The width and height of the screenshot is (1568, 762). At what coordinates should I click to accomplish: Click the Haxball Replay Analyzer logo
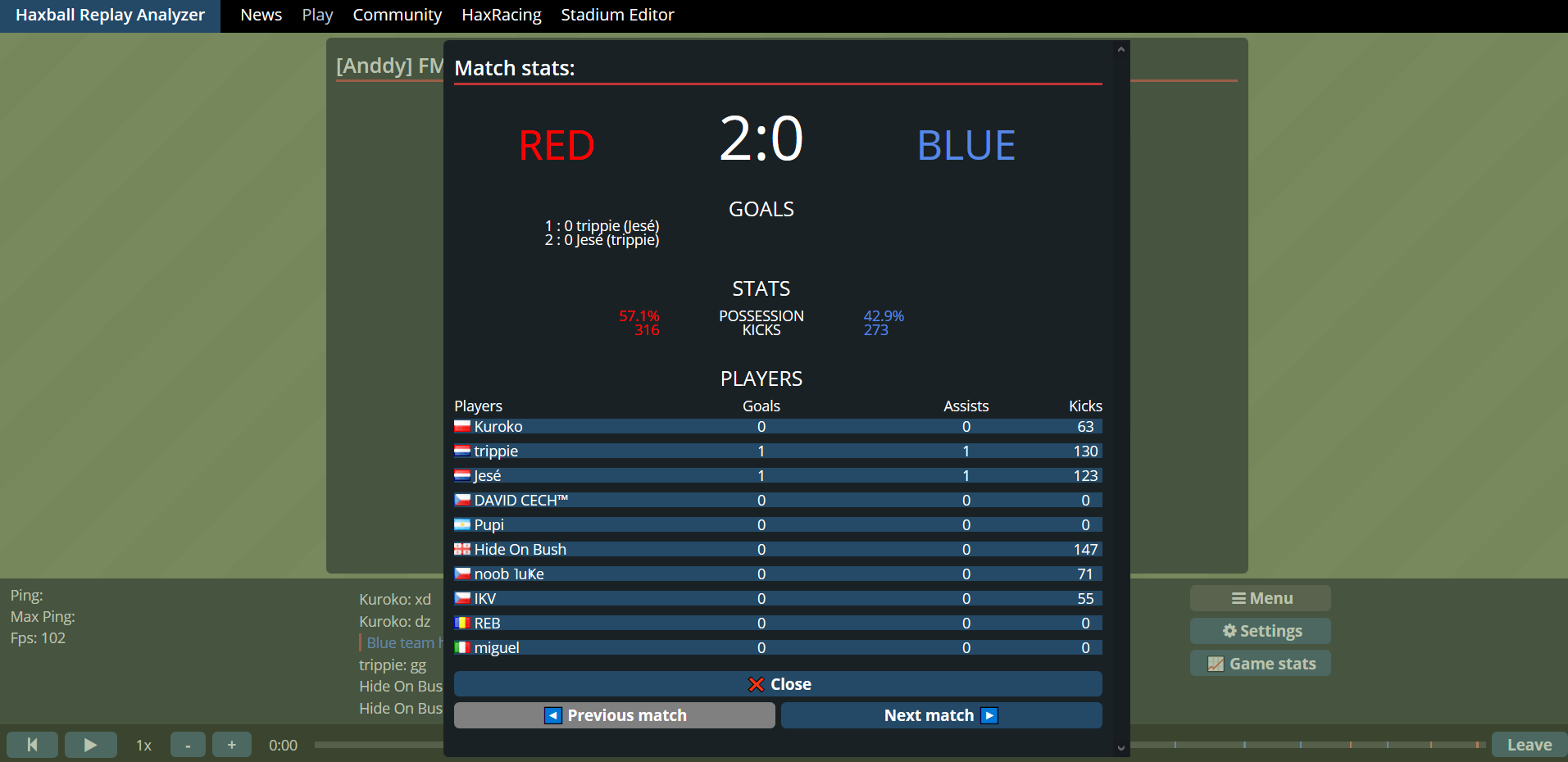click(110, 15)
